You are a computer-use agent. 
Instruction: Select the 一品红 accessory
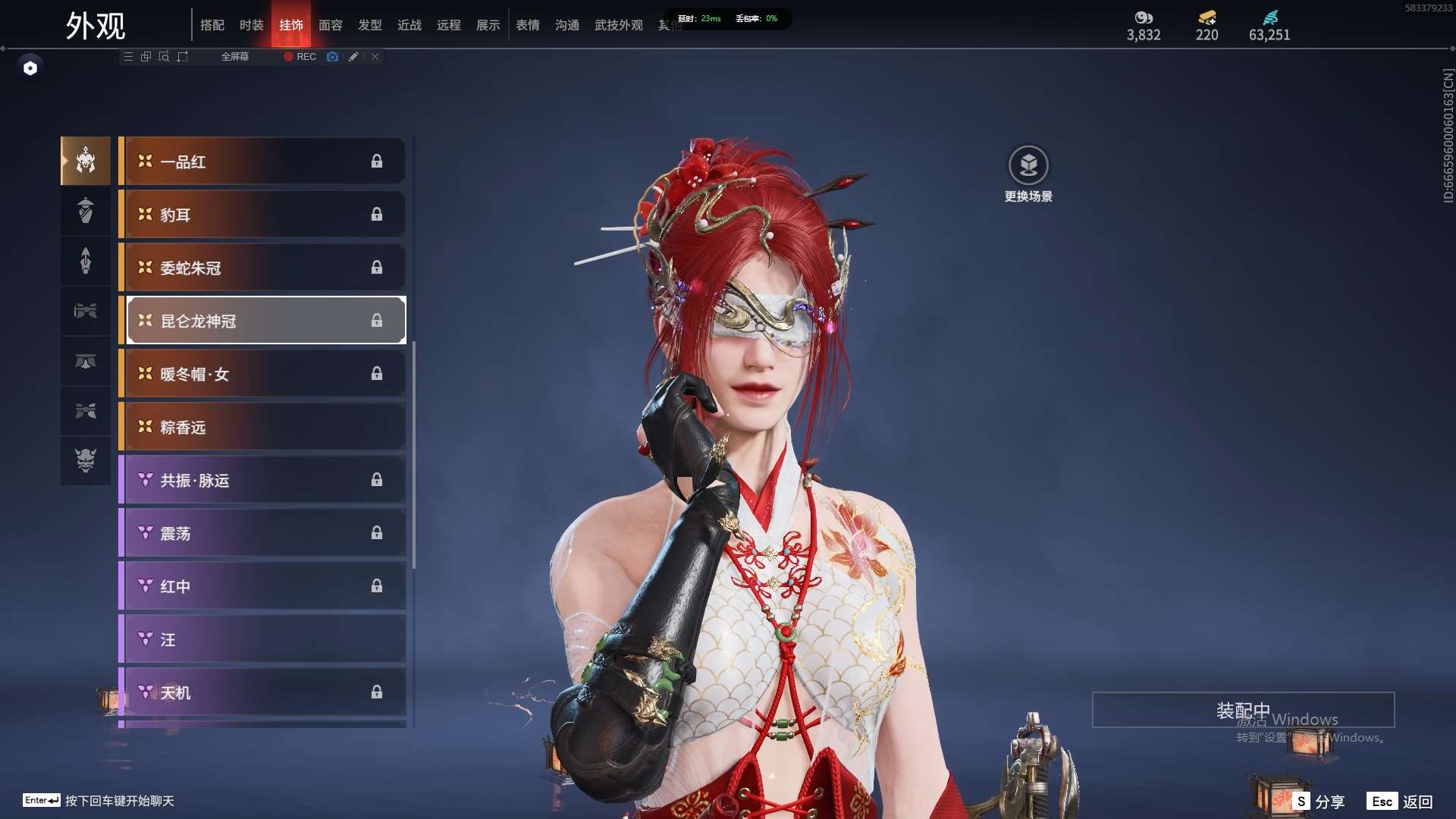262,162
